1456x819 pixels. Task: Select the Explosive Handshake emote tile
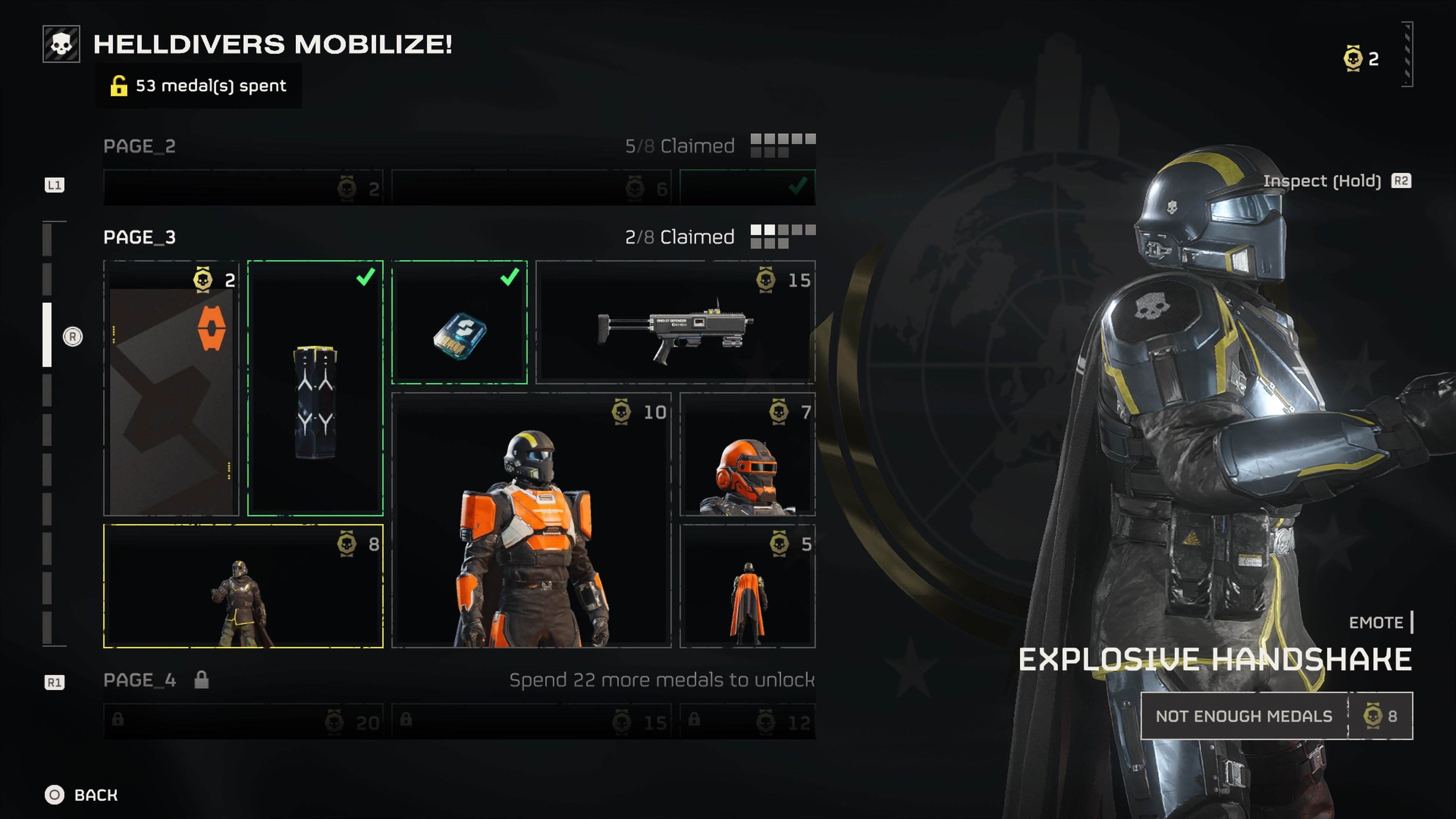243,586
